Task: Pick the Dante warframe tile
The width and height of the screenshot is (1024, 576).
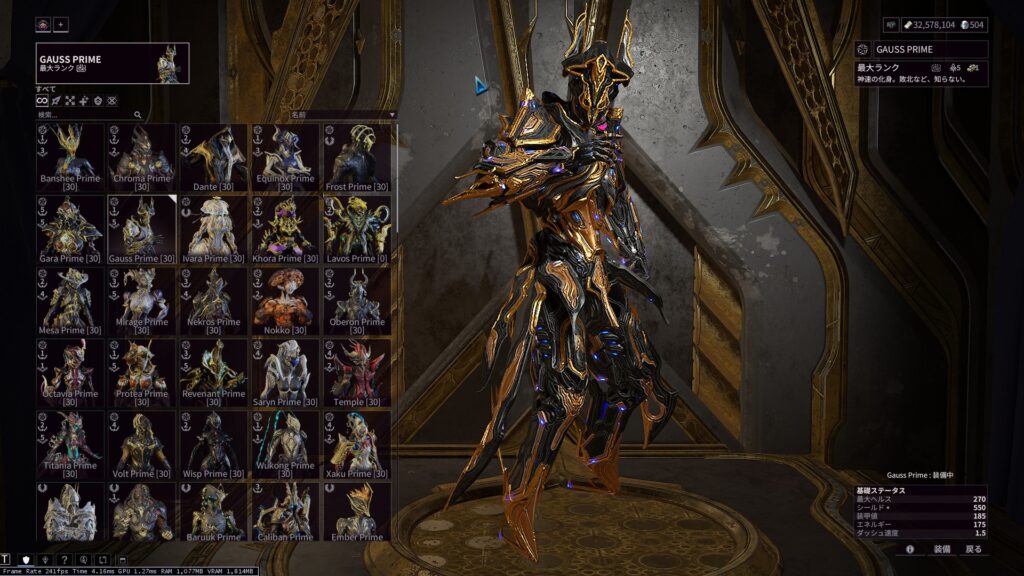Action: pos(214,157)
